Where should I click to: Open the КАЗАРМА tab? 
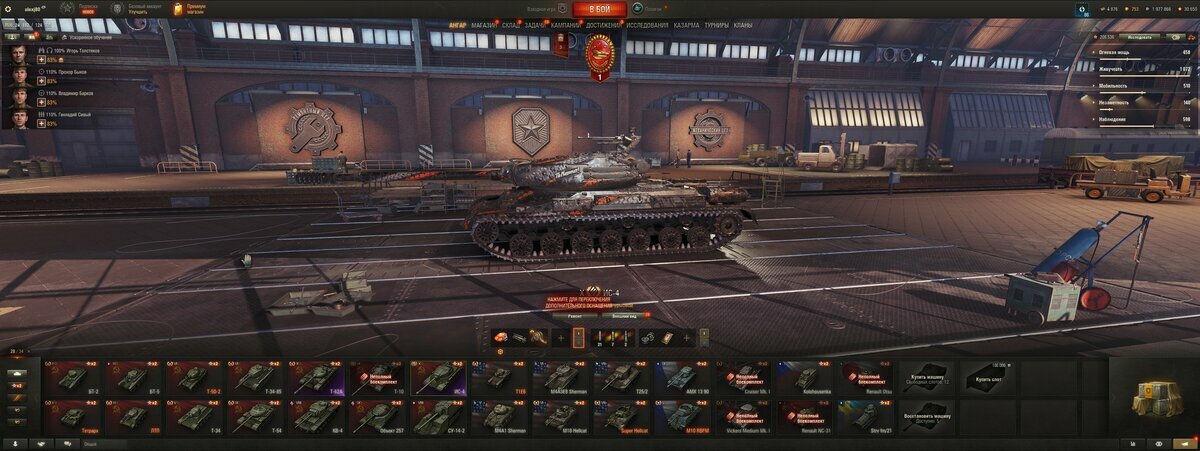[x=686, y=24]
